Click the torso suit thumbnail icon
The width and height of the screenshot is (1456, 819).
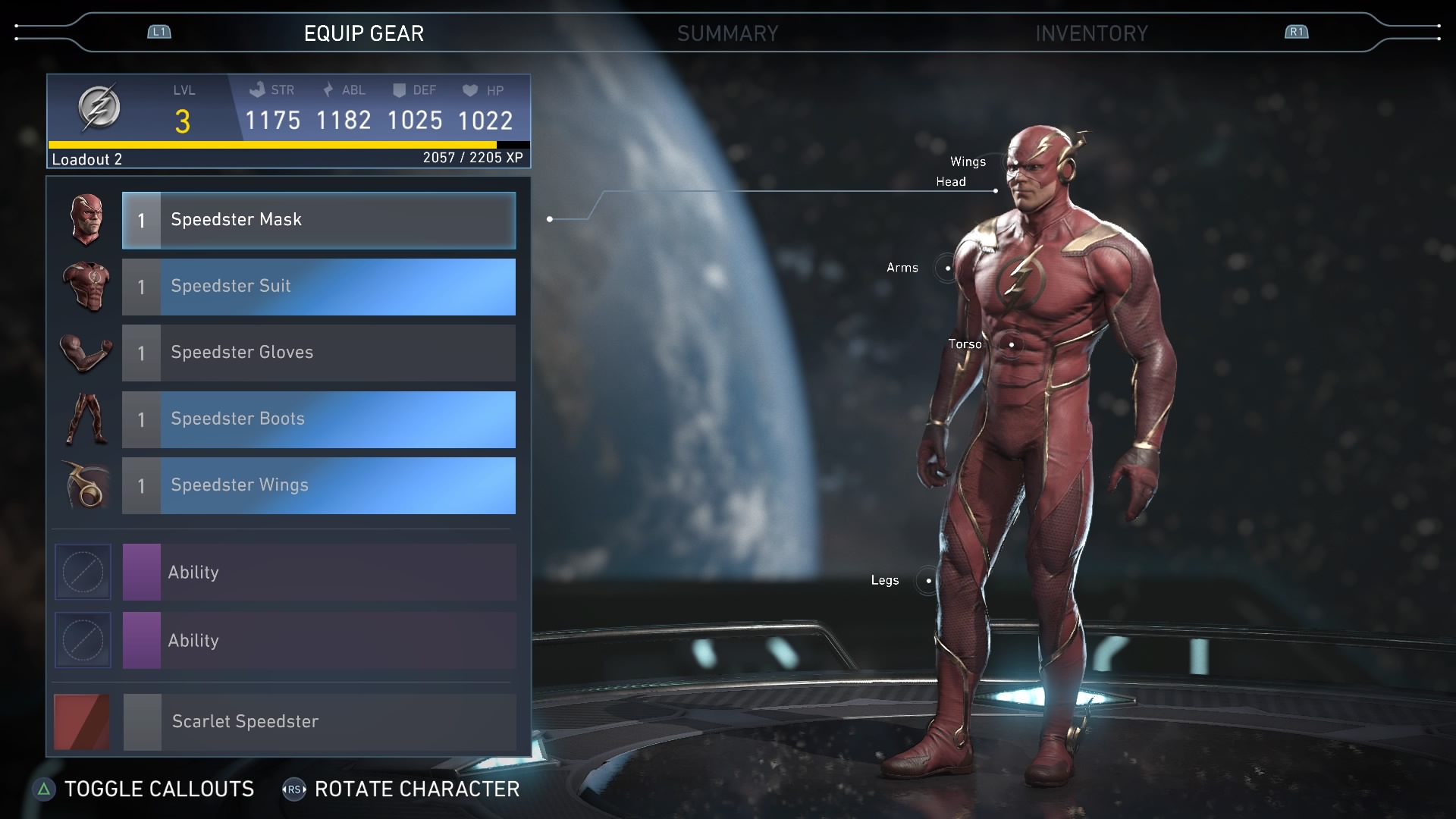(86, 287)
